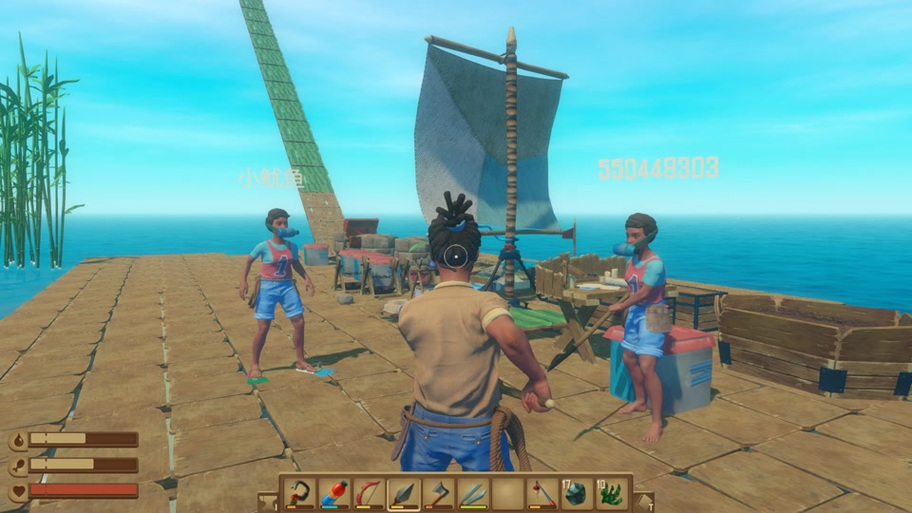Screen dimensions: 912x513
Task: Select the dark stone stack of 17
Action: tap(577, 493)
